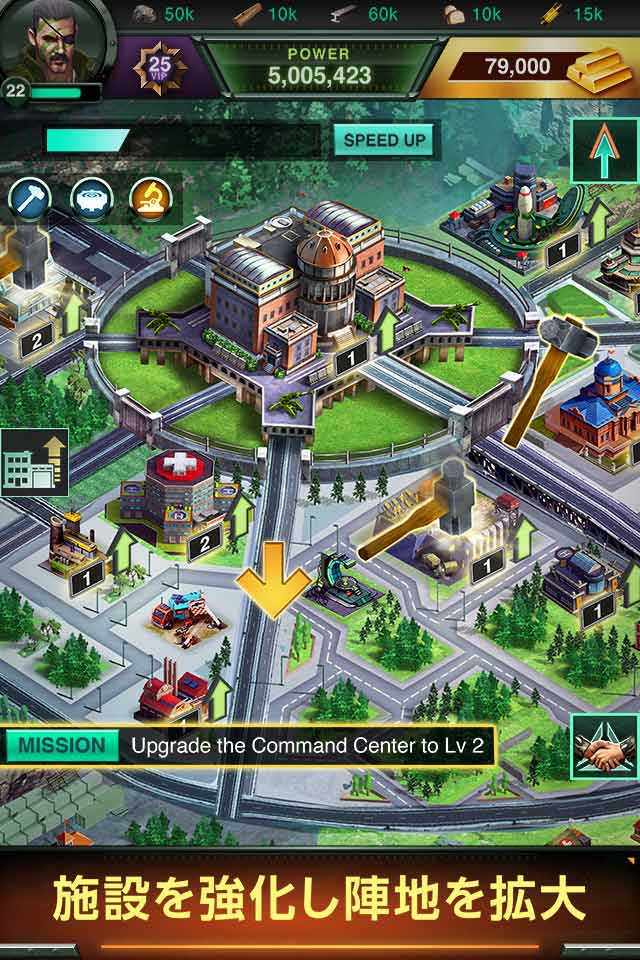The image size is (640, 960).
Task: Open the Command Center upgrade mission
Action: point(250,746)
